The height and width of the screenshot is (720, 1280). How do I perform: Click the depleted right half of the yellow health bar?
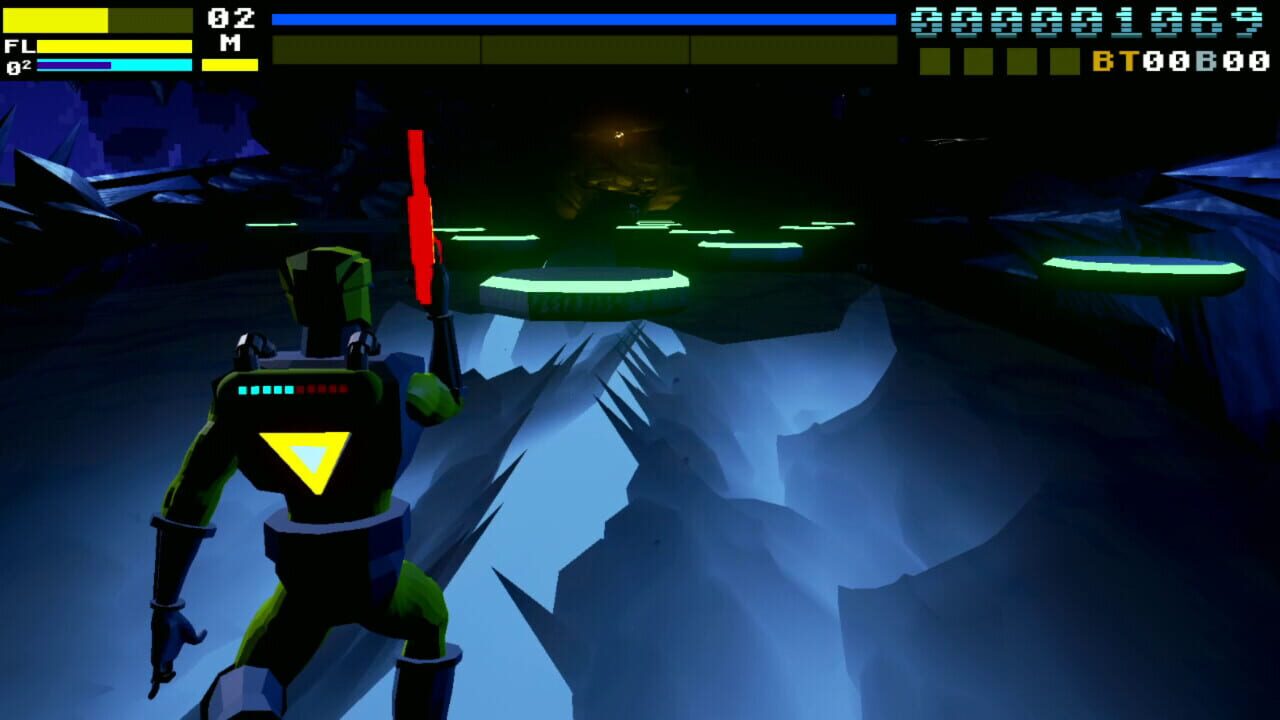150,20
